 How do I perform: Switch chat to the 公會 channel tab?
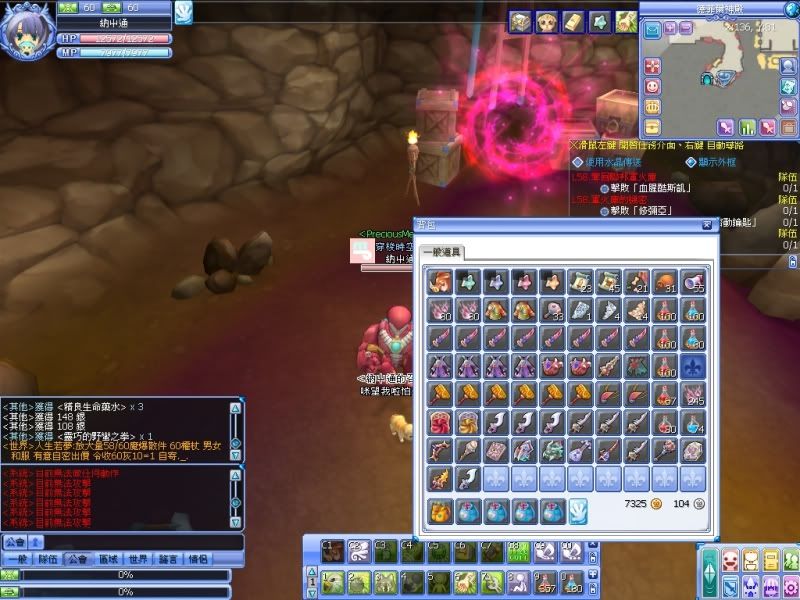[77, 560]
